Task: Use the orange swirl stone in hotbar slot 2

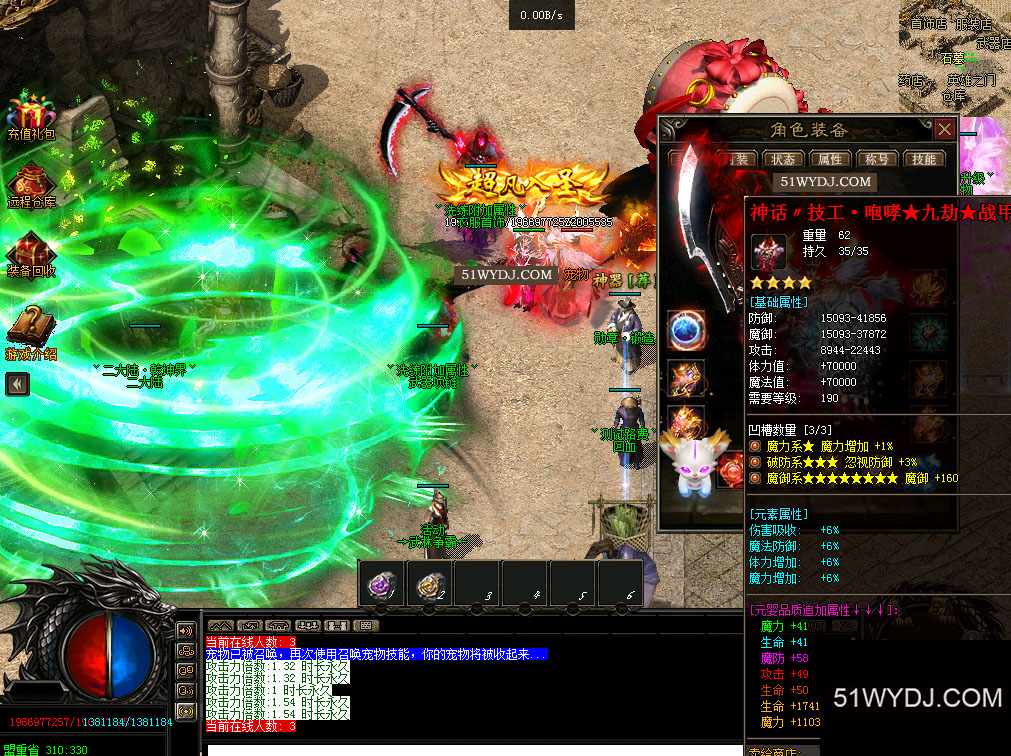Action: pos(430,584)
